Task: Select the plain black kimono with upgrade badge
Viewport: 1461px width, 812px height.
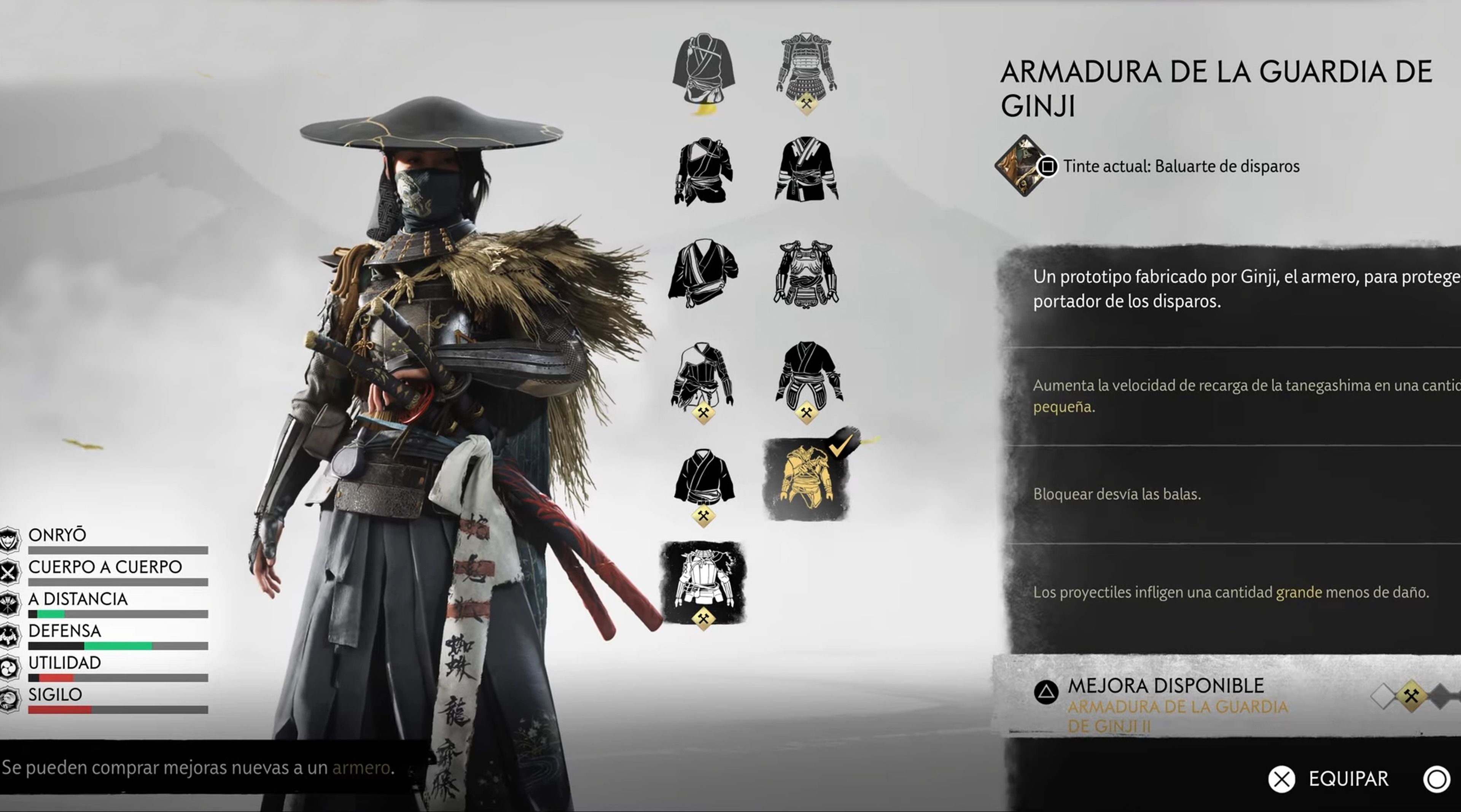Action: 703,479
